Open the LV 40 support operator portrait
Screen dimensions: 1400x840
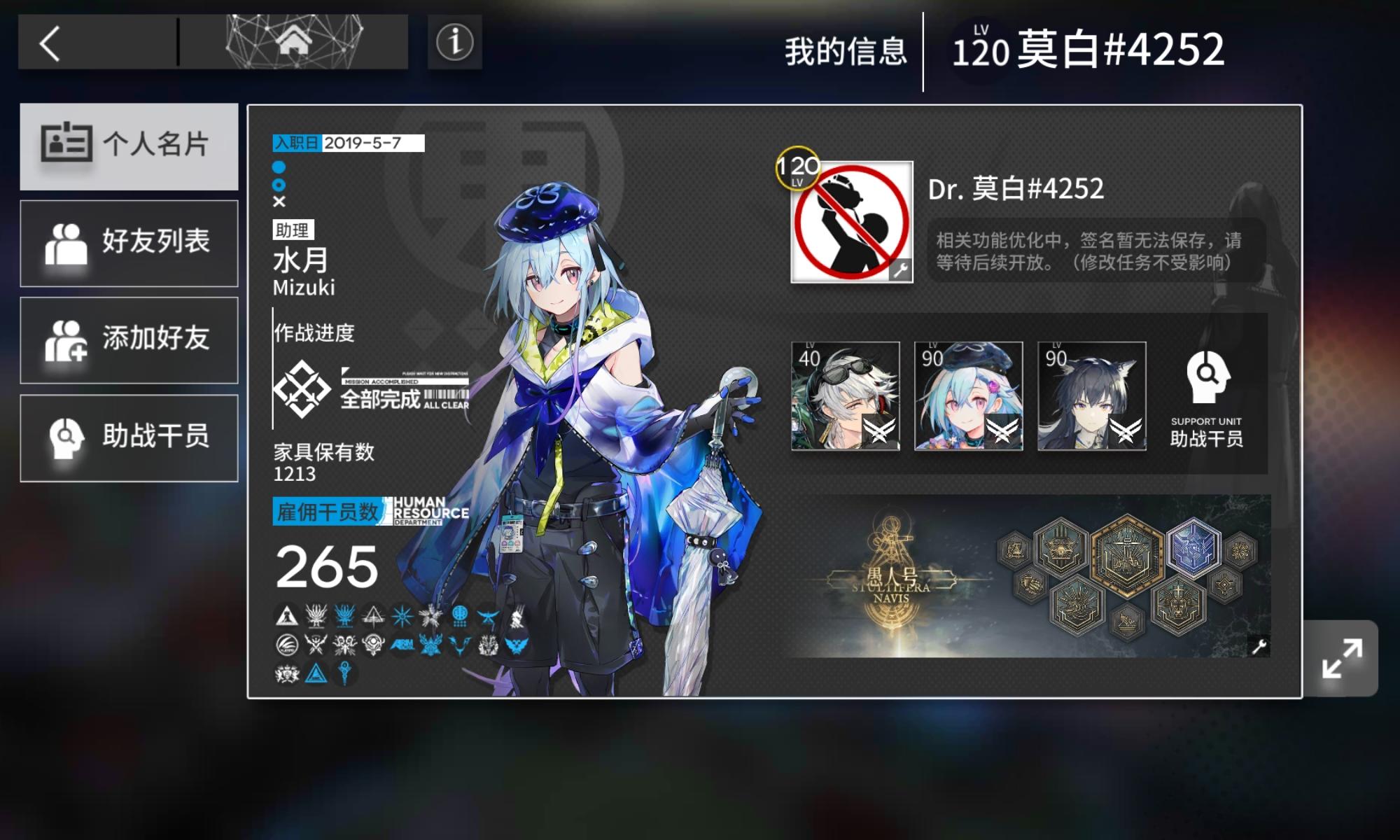click(x=846, y=397)
